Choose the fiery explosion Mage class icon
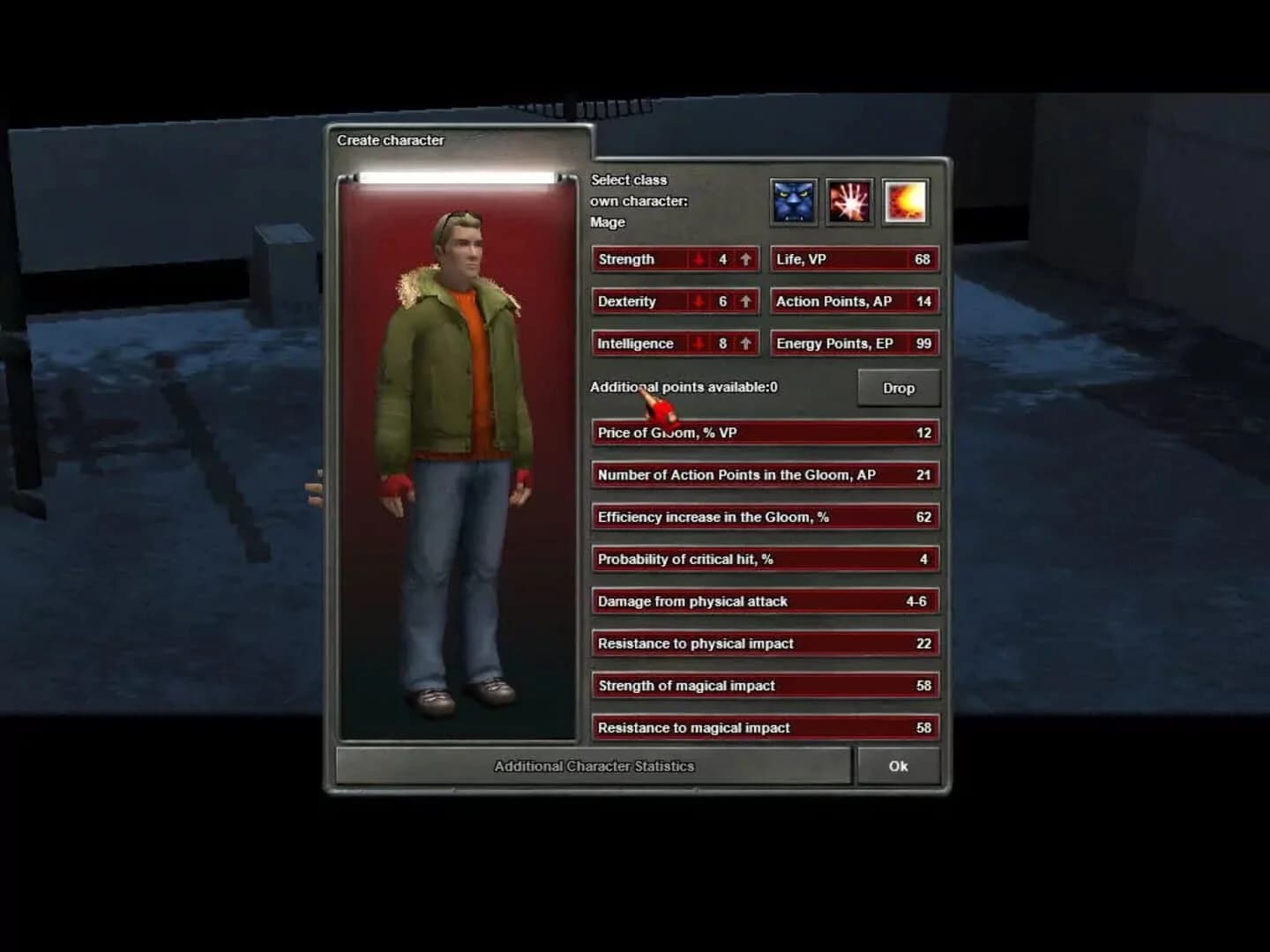This screenshot has width=1270, height=952. click(905, 201)
